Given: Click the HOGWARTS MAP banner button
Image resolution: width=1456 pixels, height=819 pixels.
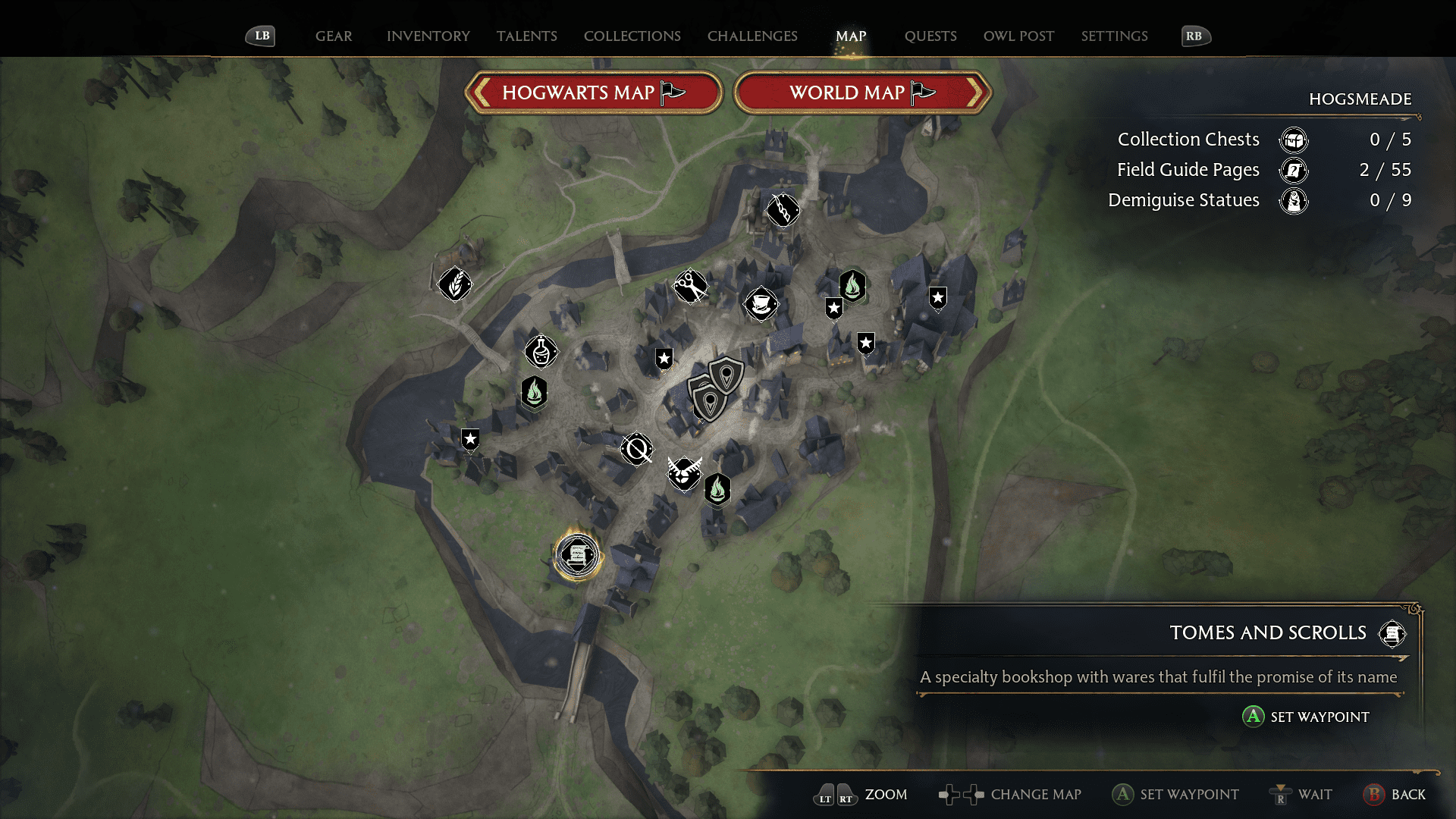Looking at the screenshot, I should pyautogui.click(x=594, y=93).
